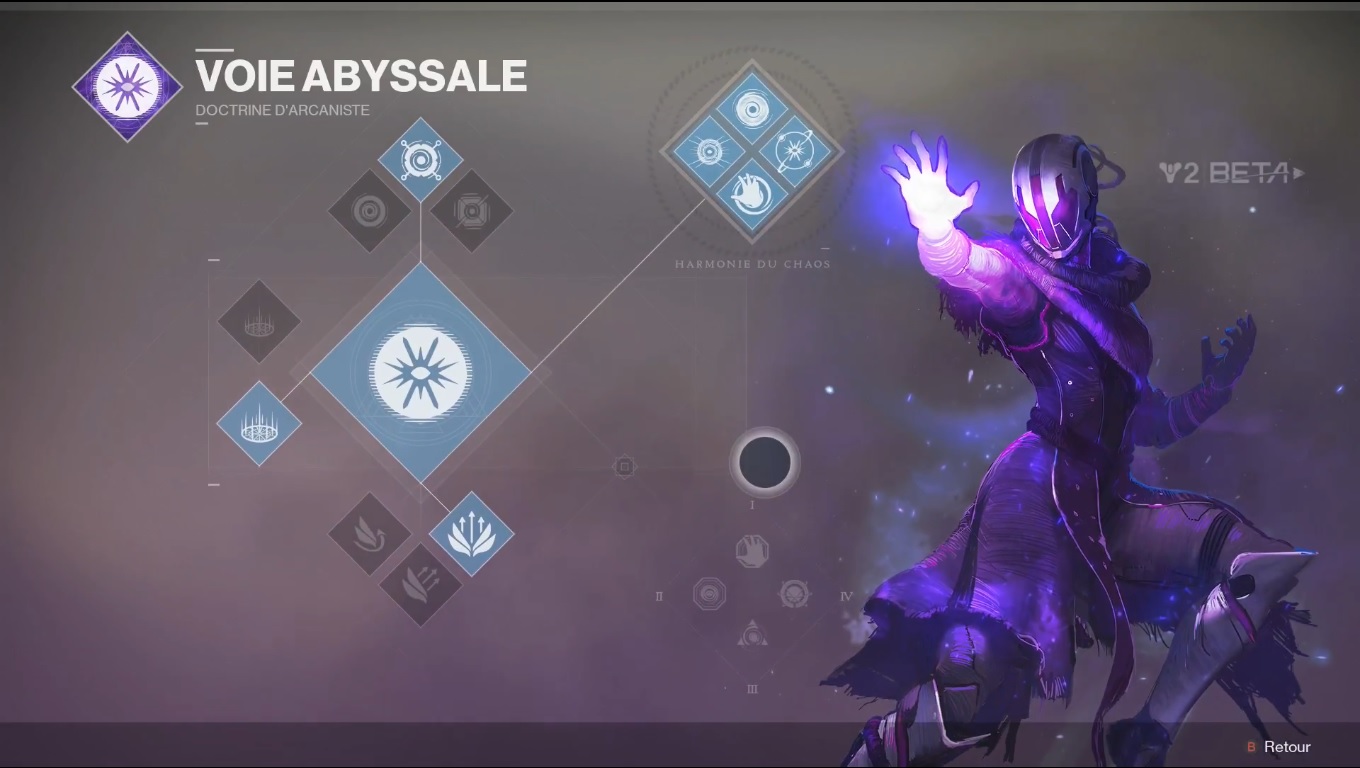Select the upper rift ability diamond
Viewport: 1360px width, 768px height.
tap(258, 323)
